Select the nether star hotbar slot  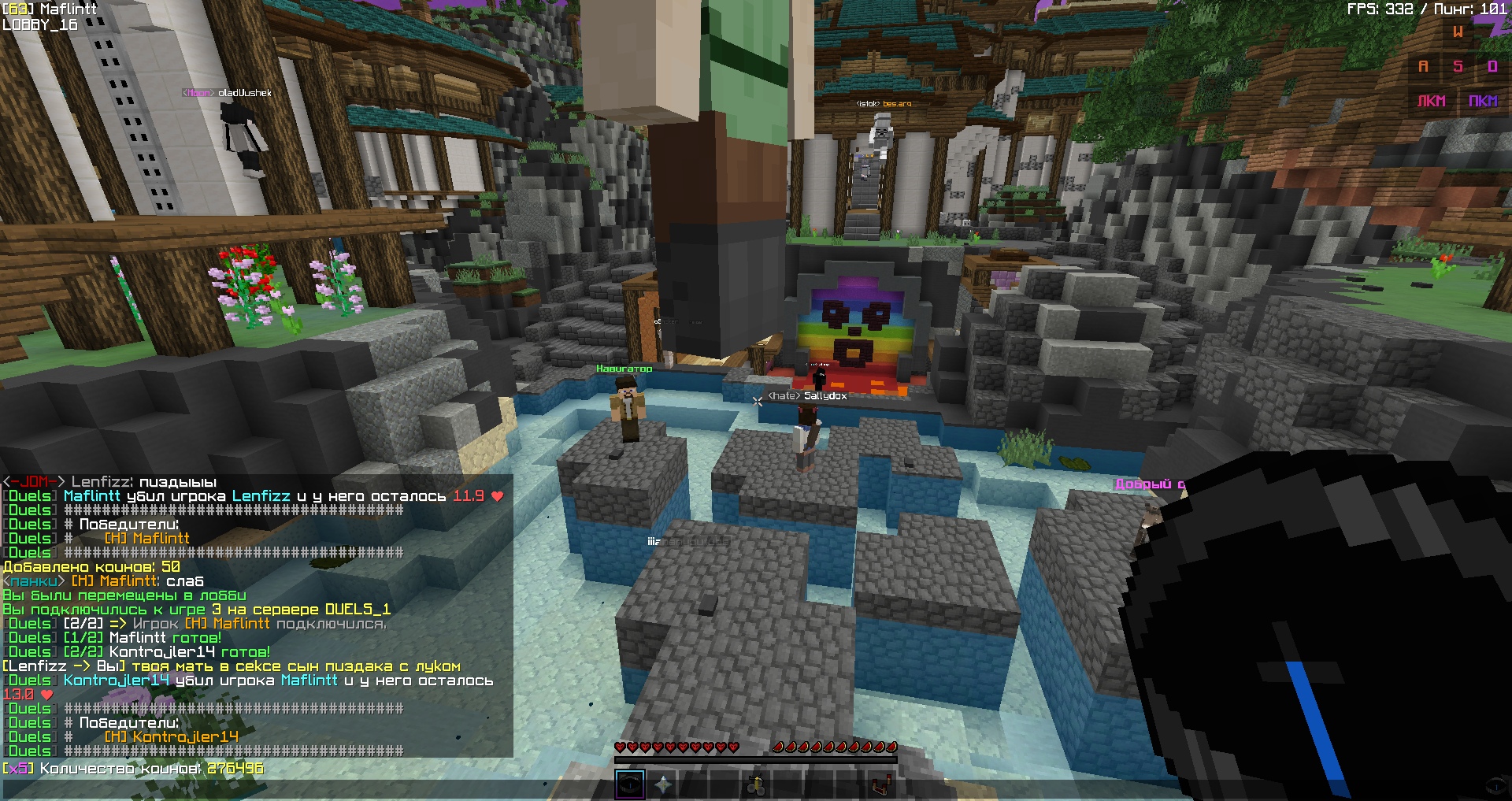coord(663,784)
